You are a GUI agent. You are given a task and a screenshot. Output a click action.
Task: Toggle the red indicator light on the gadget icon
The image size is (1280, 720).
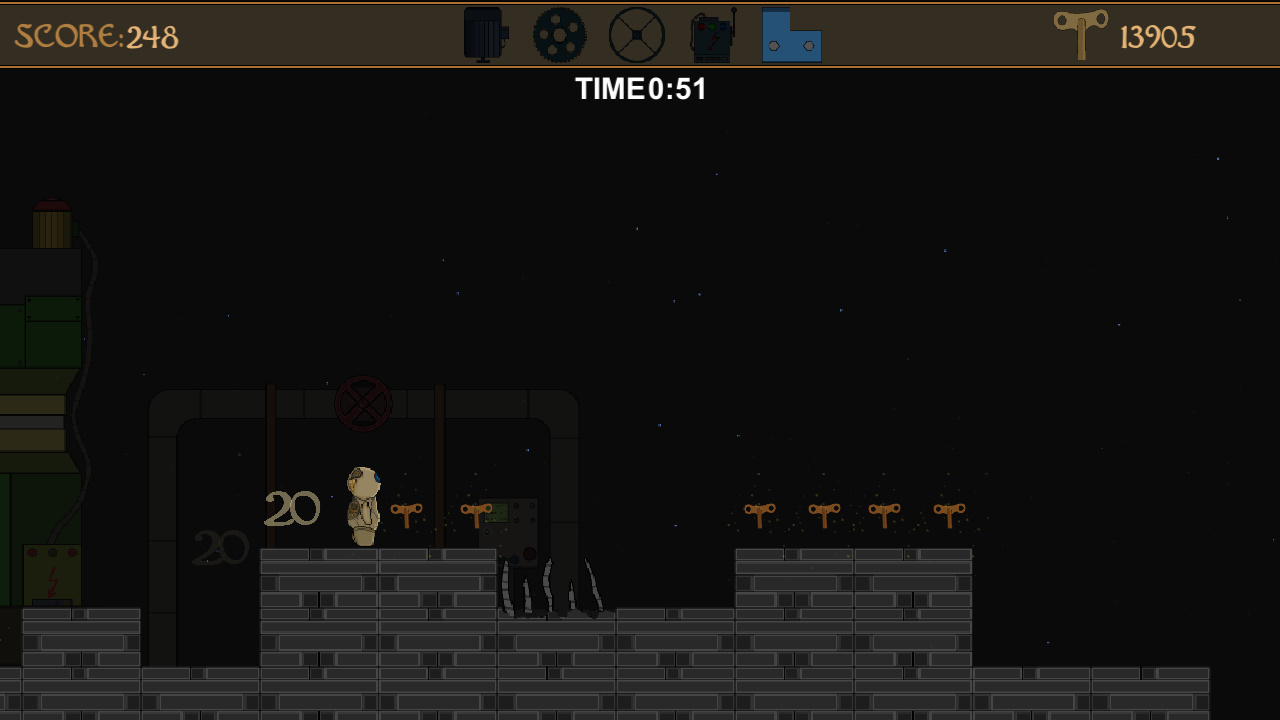coord(701,26)
